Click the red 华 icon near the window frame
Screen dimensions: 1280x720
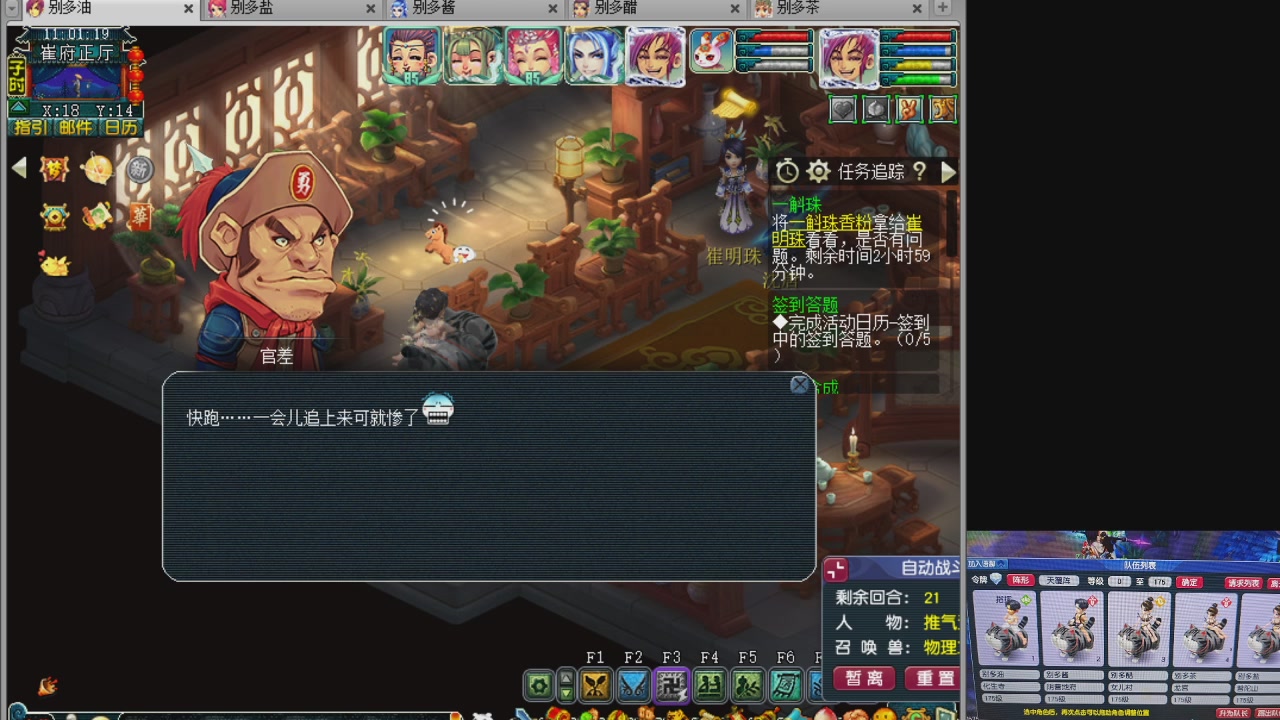pyautogui.click(x=140, y=218)
